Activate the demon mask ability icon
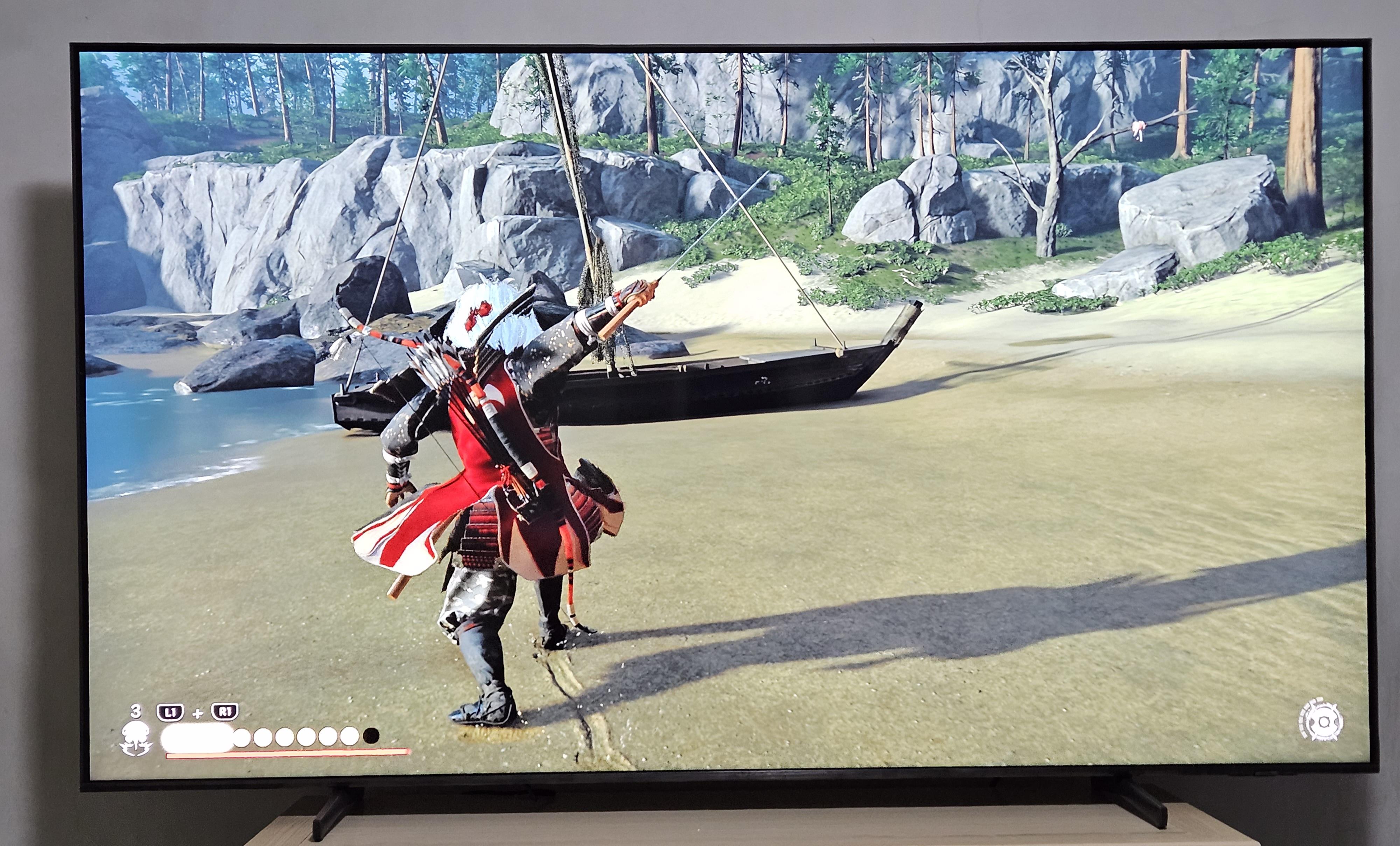This screenshot has height=846, width=1400. point(136,737)
